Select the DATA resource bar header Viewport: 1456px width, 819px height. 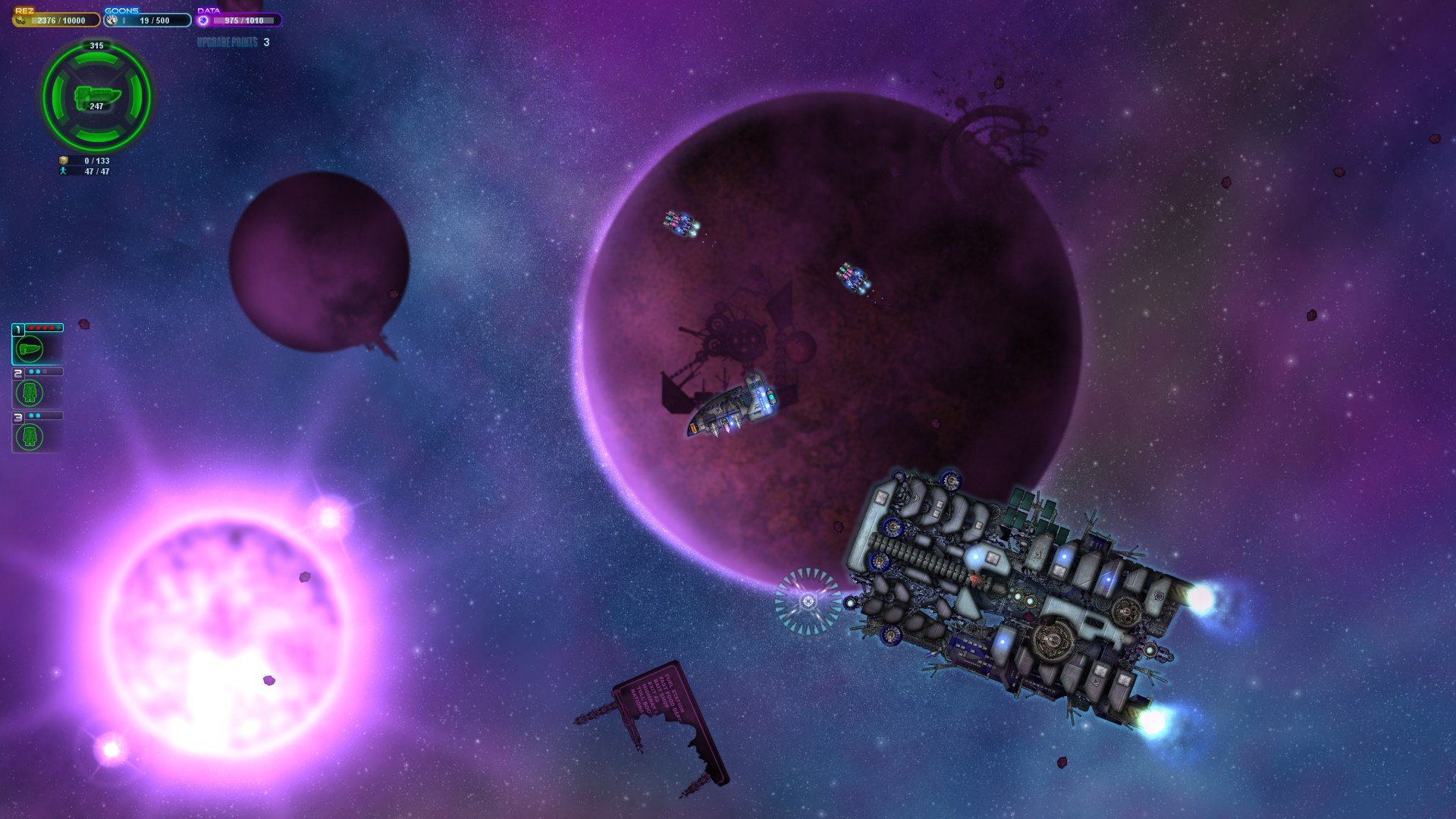[209, 11]
